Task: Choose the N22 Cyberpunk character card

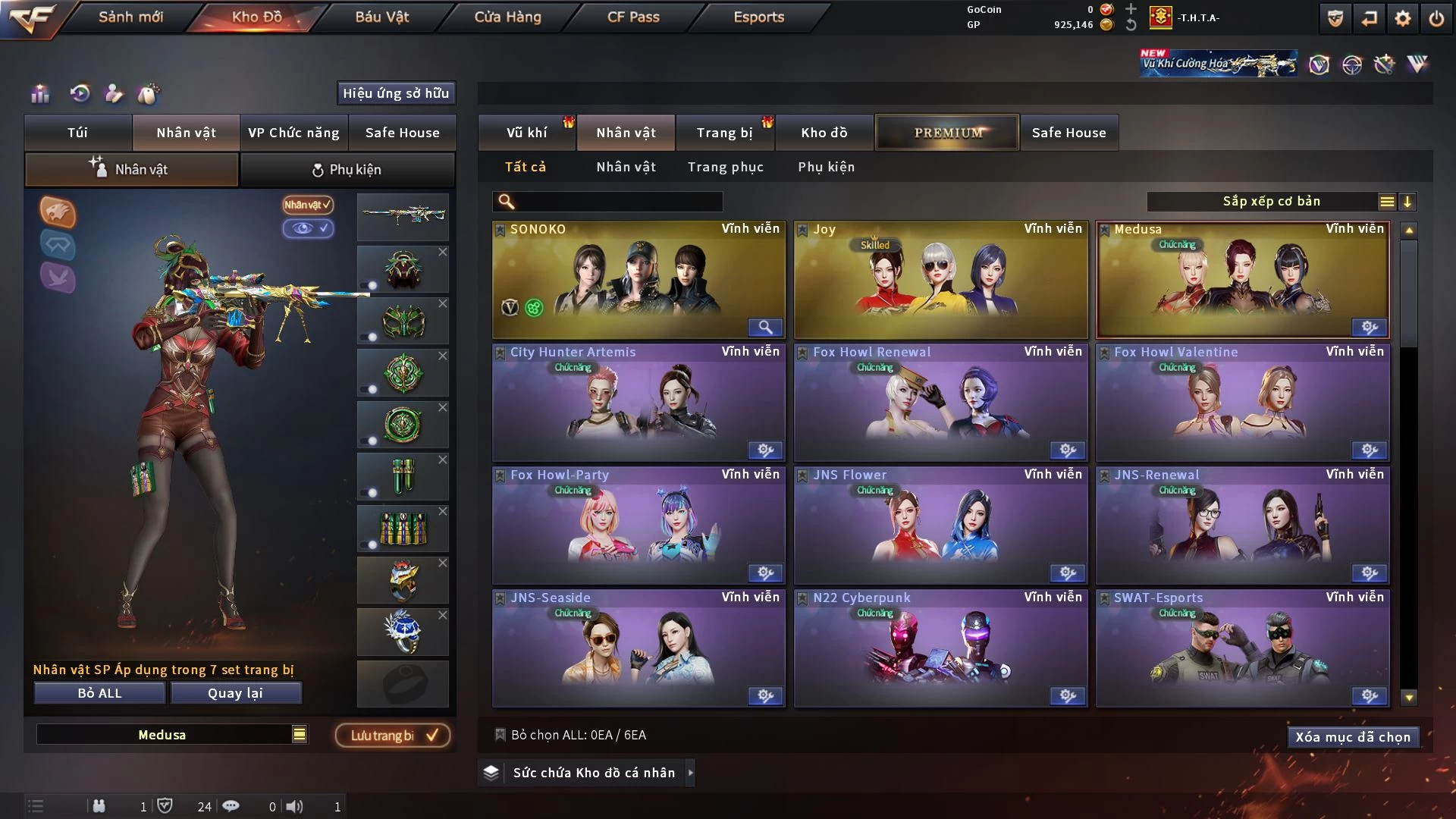Action: click(x=940, y=649)
